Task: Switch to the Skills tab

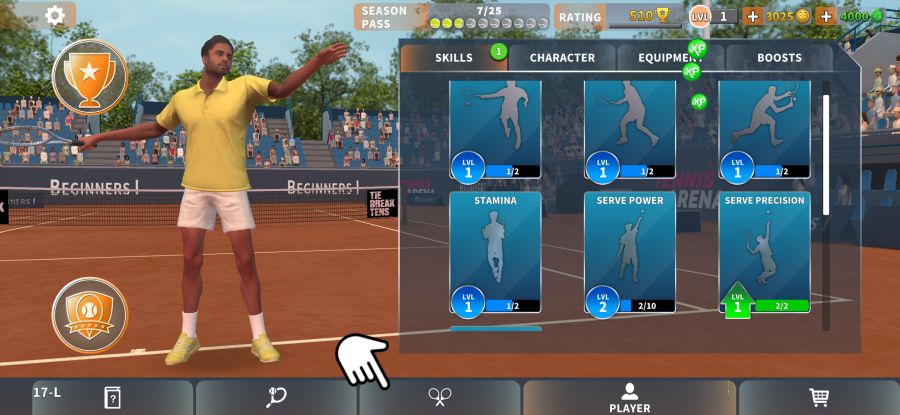Action: click(x=454, y=58)
